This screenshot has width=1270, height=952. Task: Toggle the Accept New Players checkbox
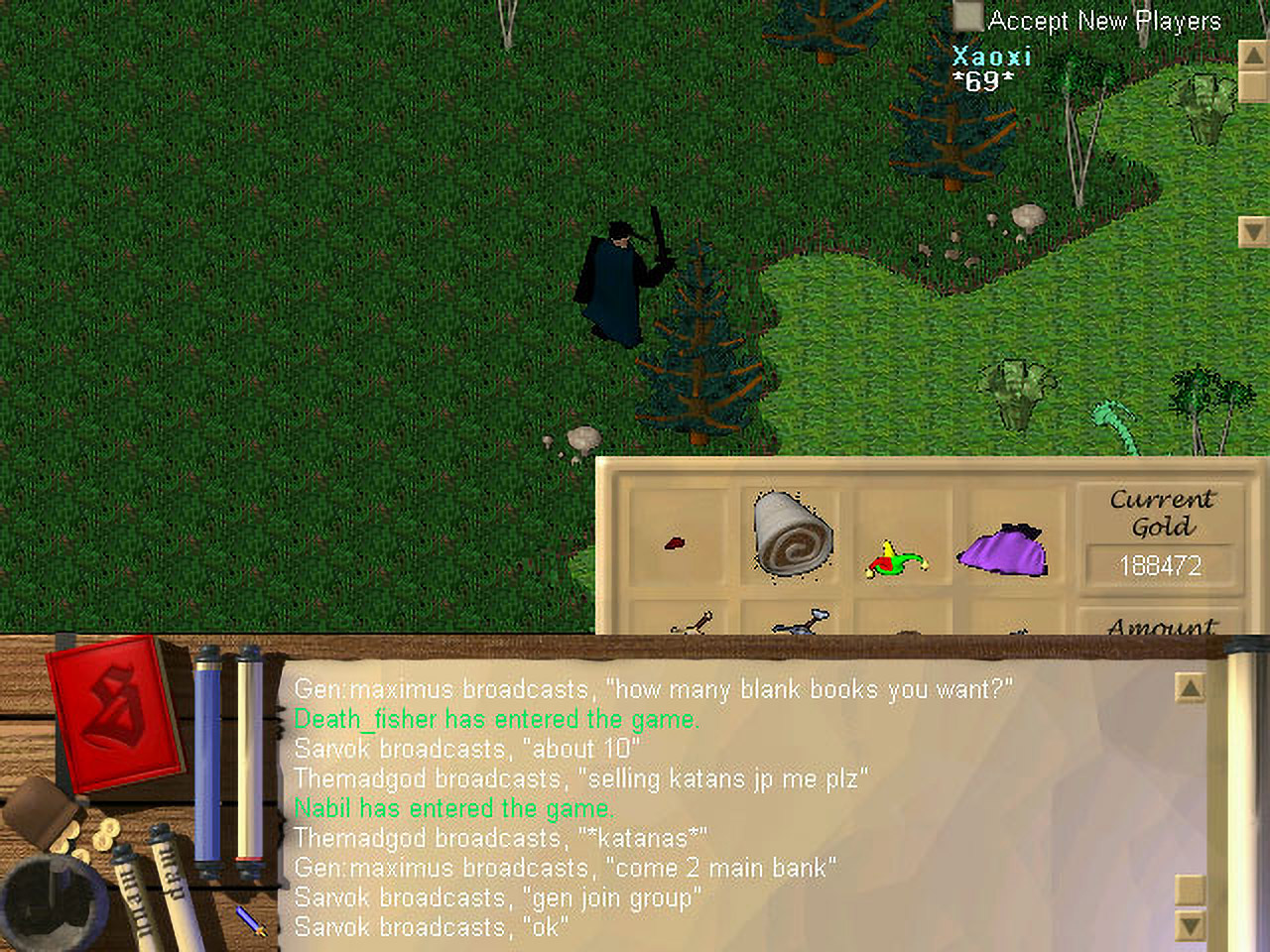(x=966, y=18)
